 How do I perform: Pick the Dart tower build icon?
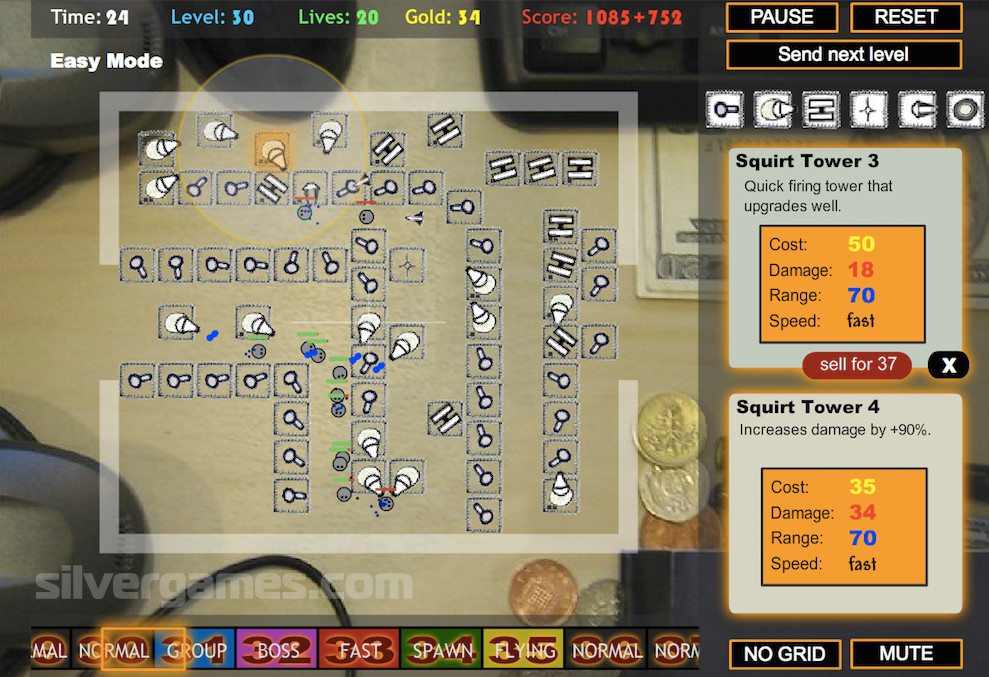click(820, 109)
